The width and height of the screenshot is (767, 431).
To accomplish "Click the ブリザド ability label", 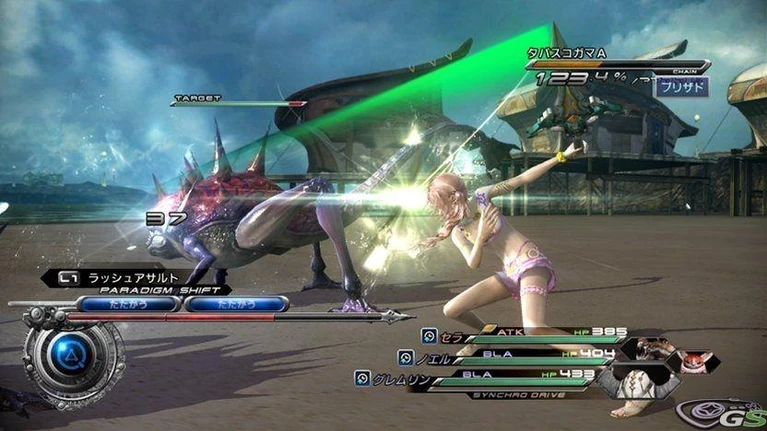I will click(682, 87).
